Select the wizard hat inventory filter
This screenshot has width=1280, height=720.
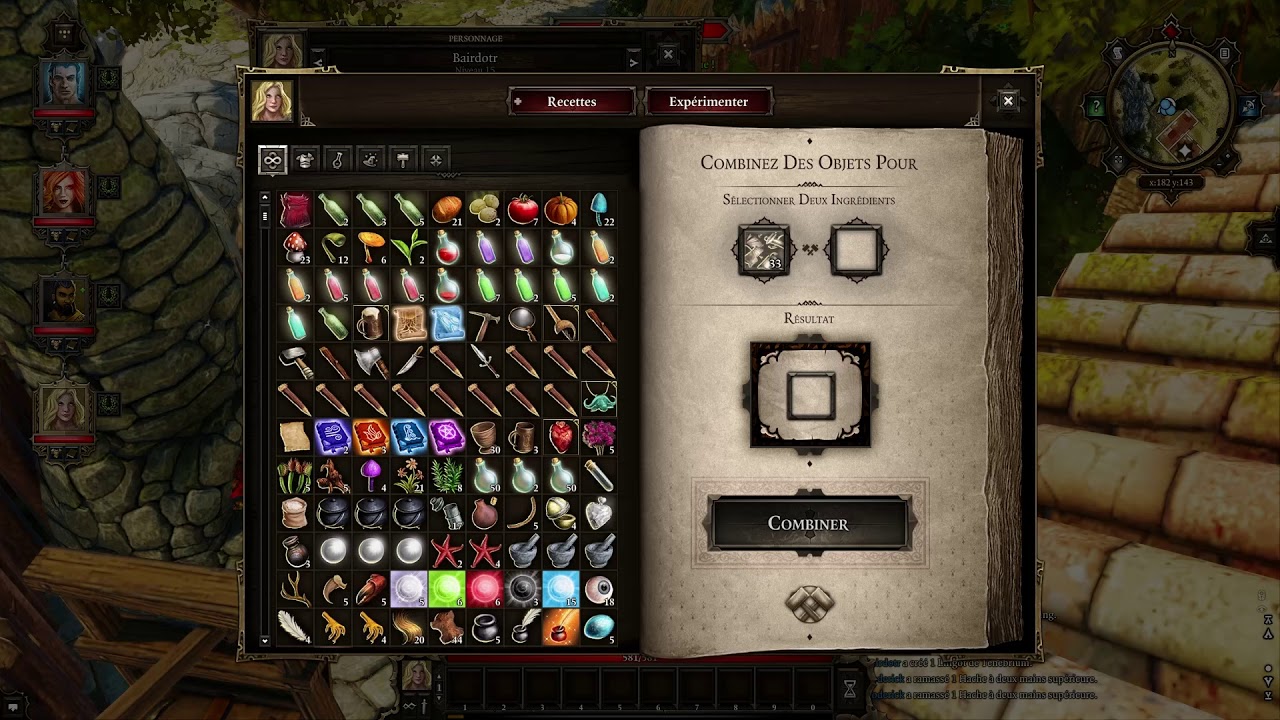(370, 160)
